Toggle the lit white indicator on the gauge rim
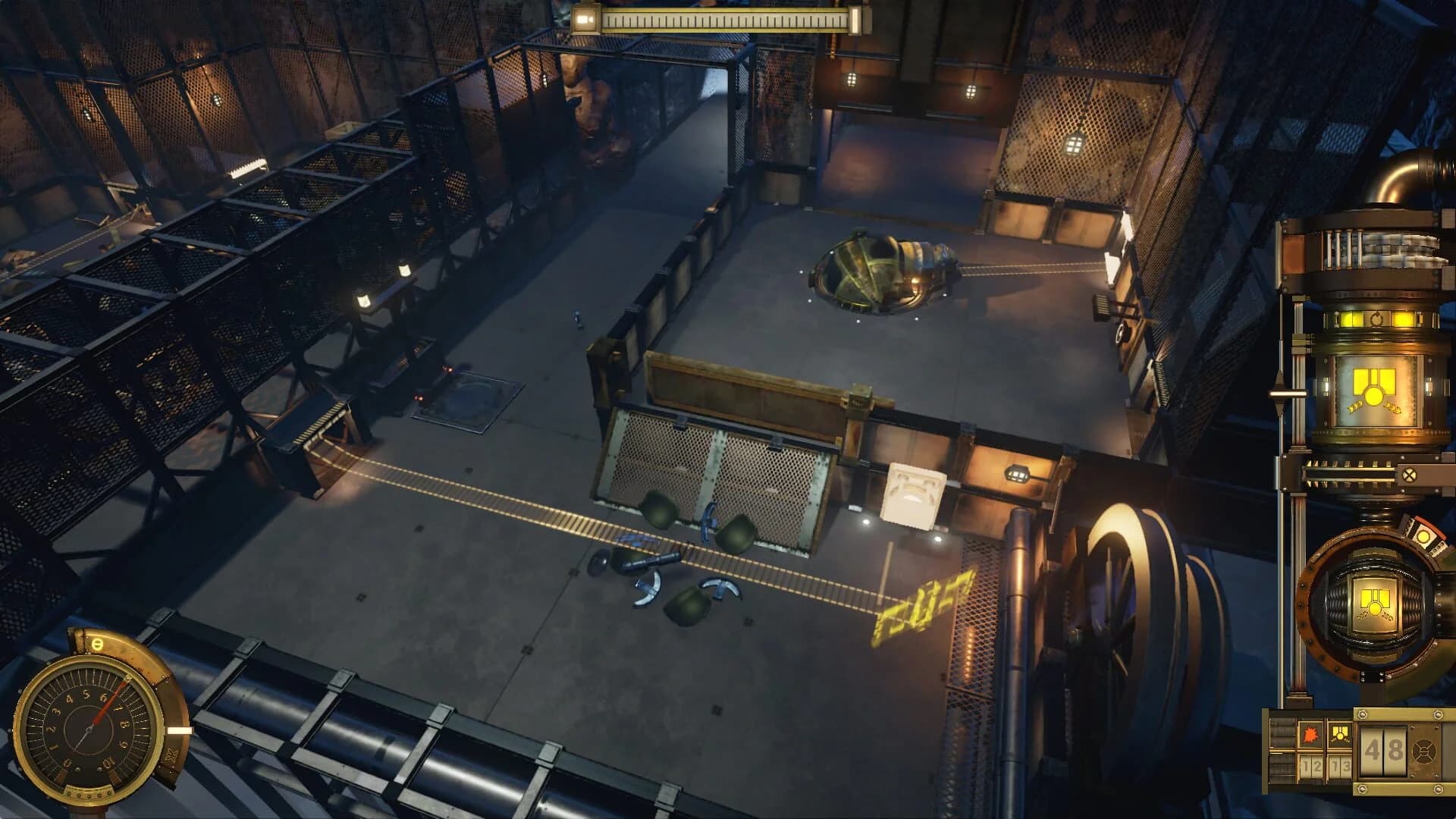 (x=180, y=730)
